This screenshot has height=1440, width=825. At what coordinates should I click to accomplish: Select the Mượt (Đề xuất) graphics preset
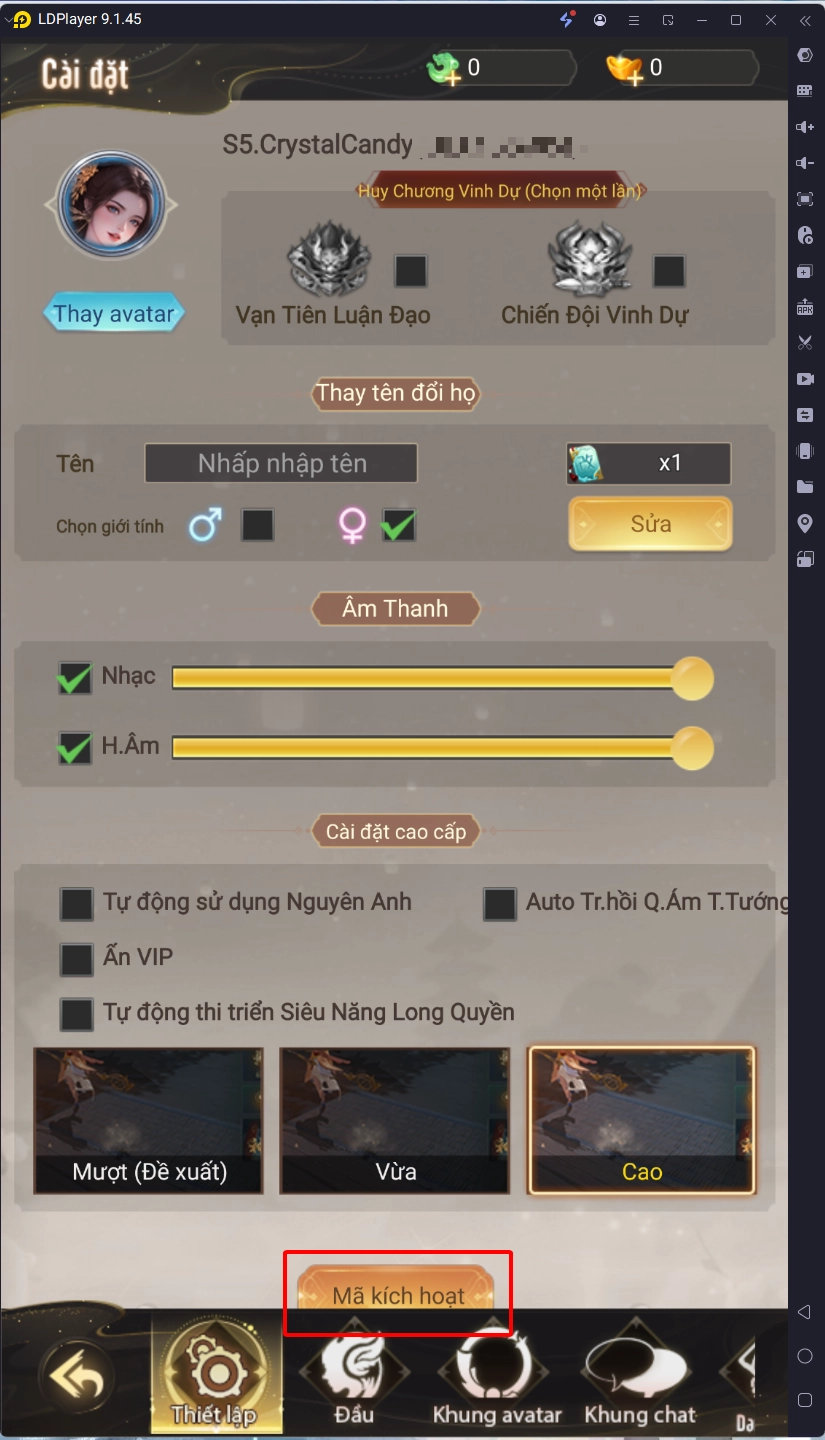(x=149, y=1120)
